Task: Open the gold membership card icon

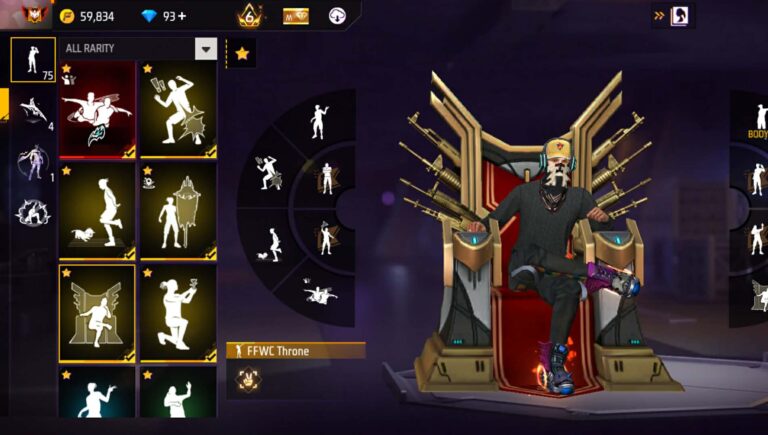Action: (x=296, y=16)
